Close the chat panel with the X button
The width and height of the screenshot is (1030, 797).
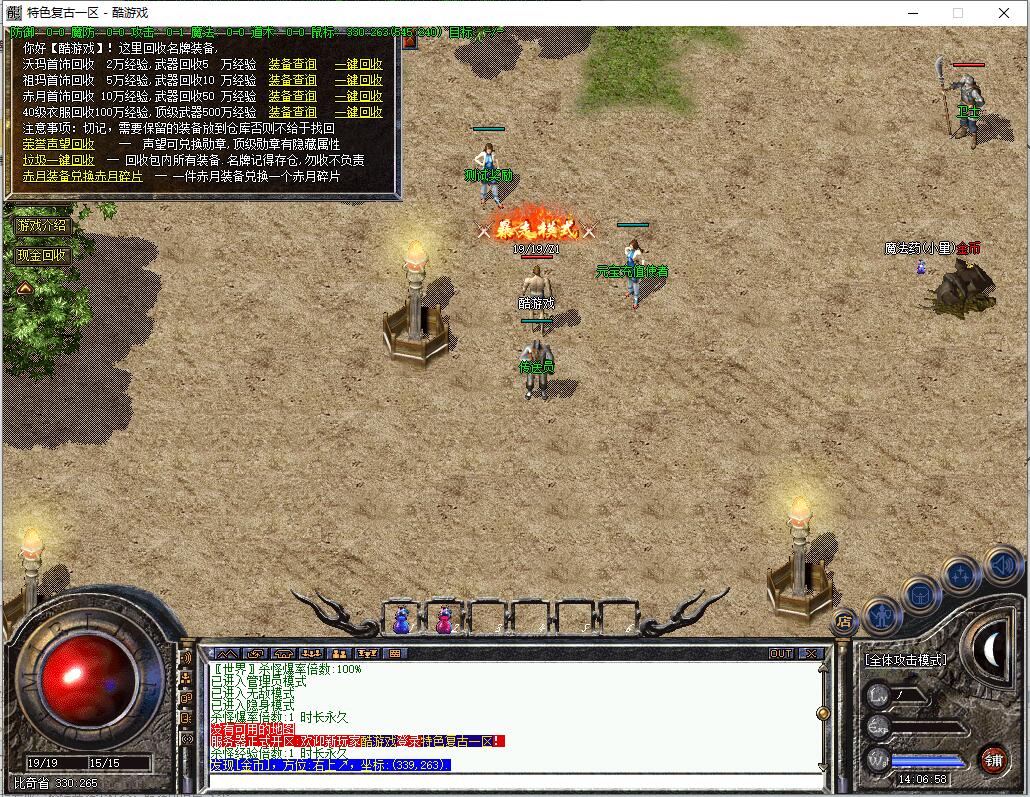(811, 654)
